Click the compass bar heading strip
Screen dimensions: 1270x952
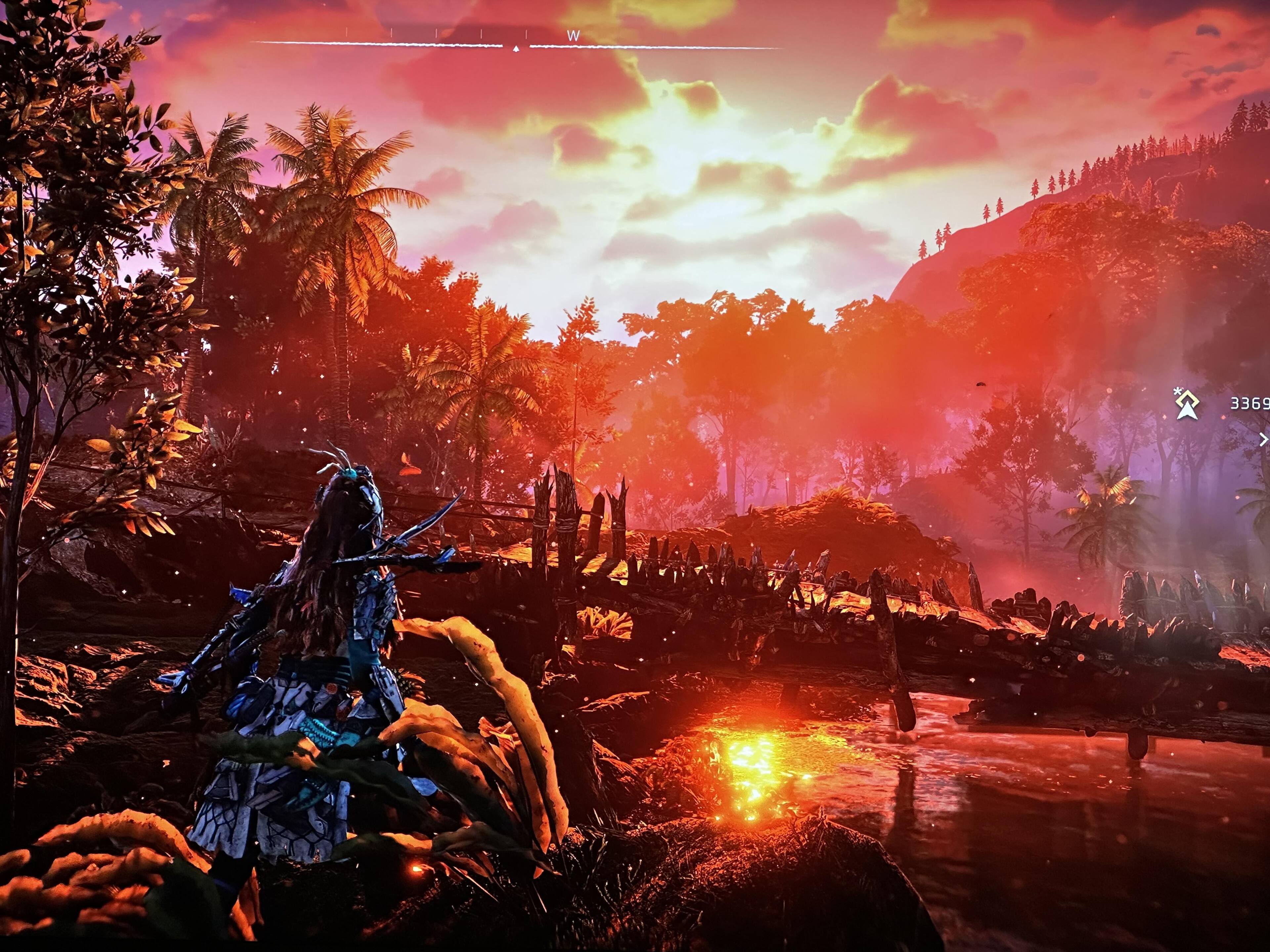click(x=516, y=45)
